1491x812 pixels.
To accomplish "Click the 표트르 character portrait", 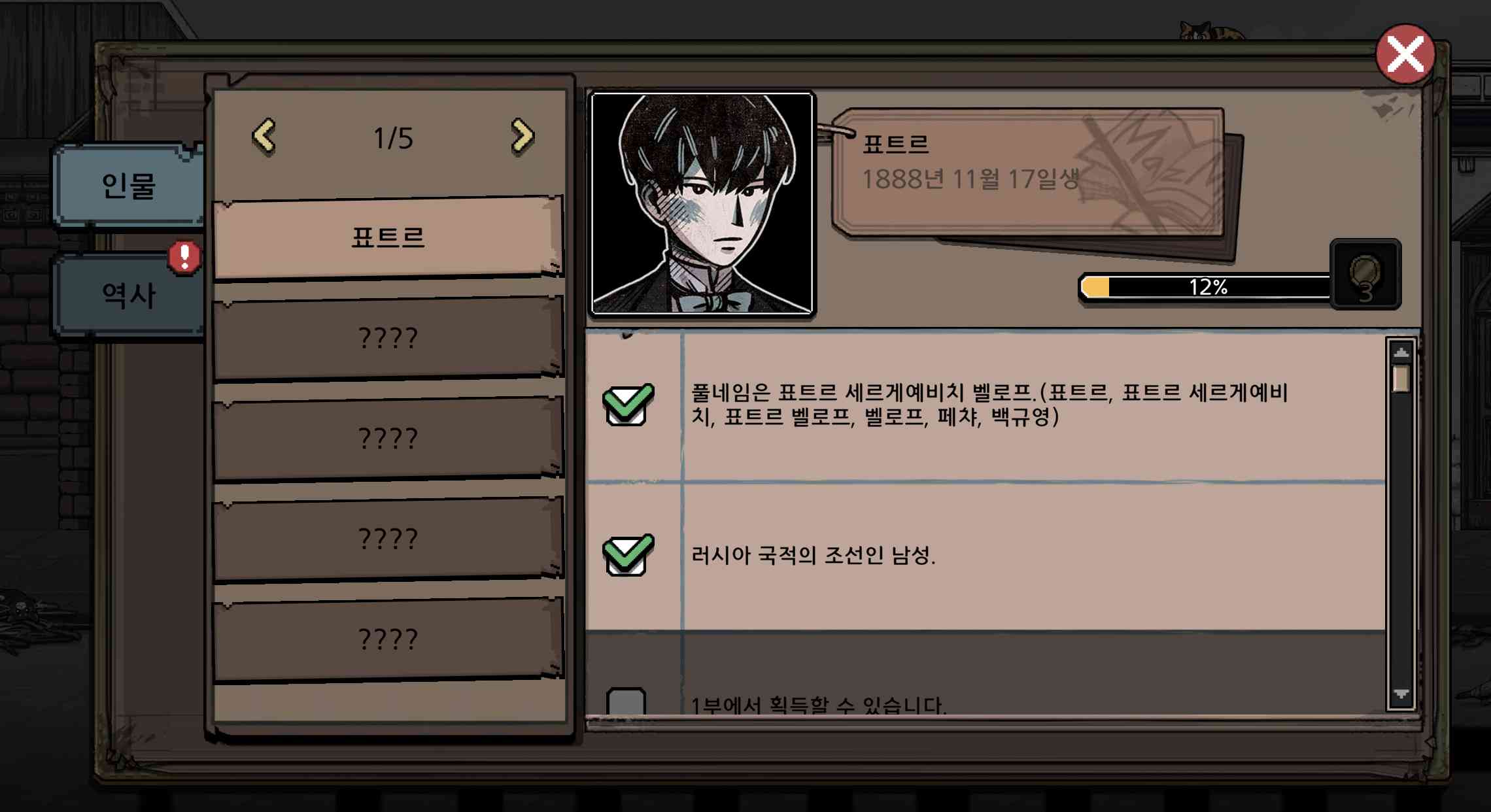I will (702, 203).
